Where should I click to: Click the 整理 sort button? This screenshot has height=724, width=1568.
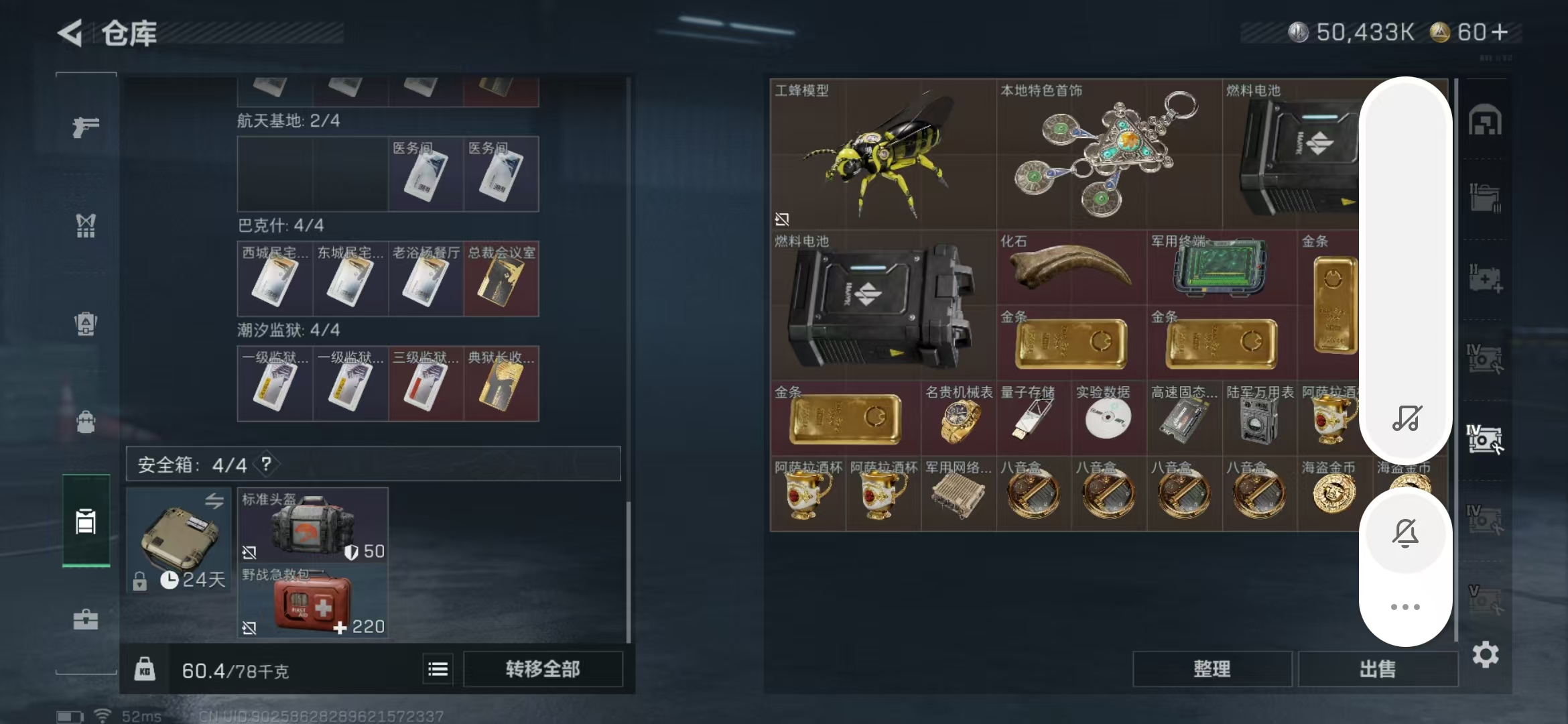click(1212, 669)
